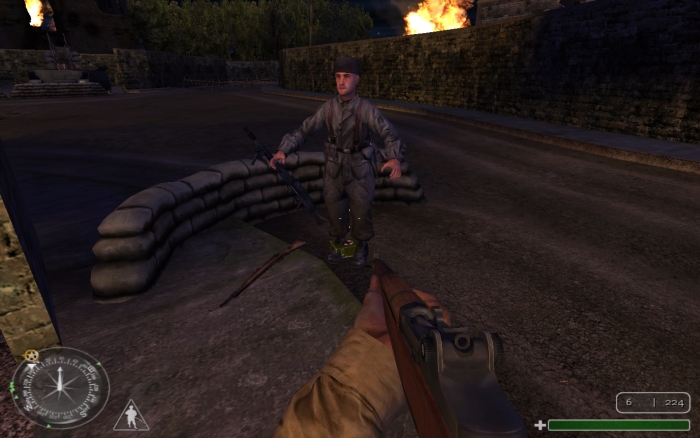Click the compass in the HUD
This screenshot has width=700, height=438.
(60, 388)
